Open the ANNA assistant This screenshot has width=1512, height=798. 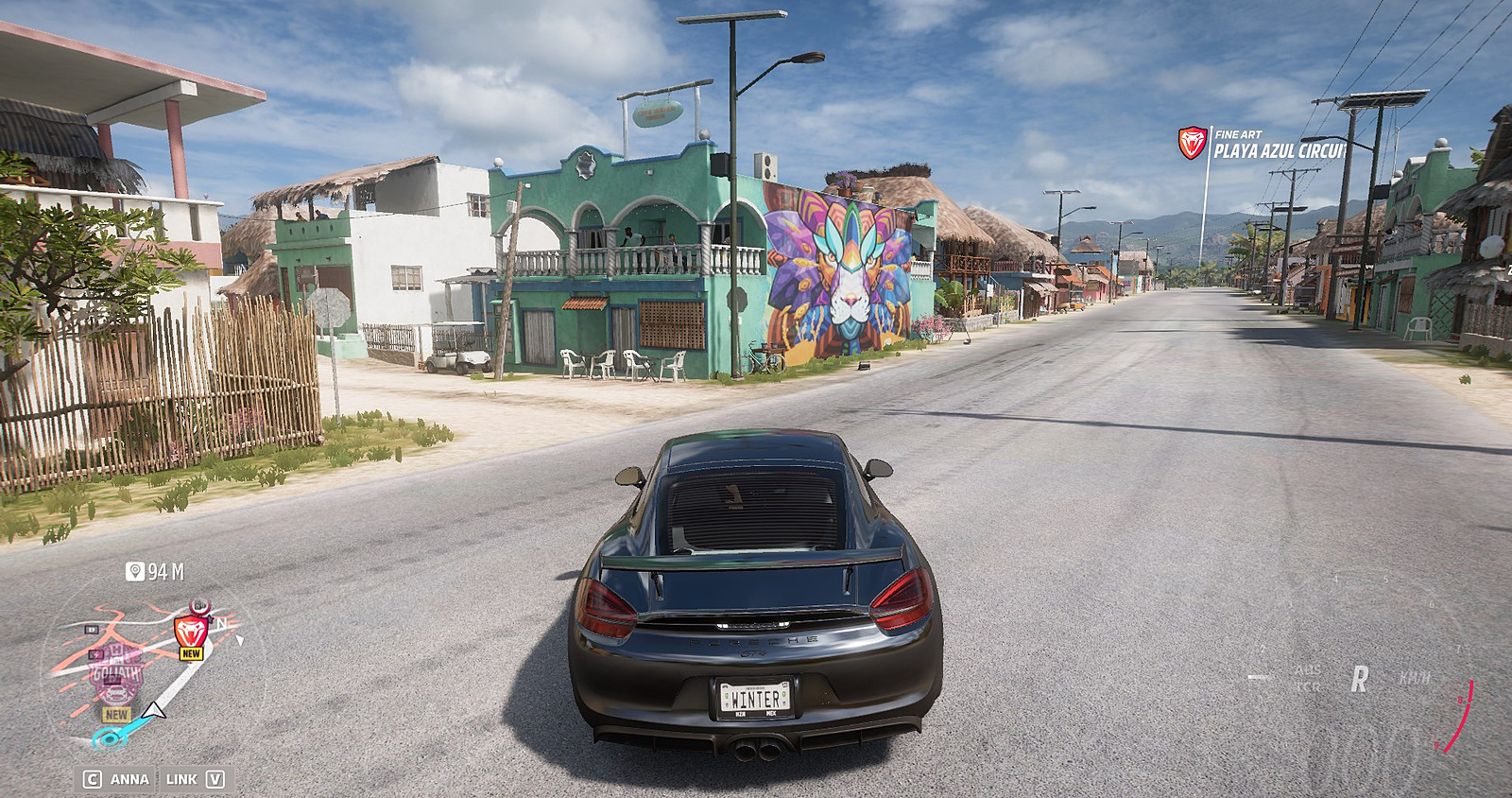[117, 779]
